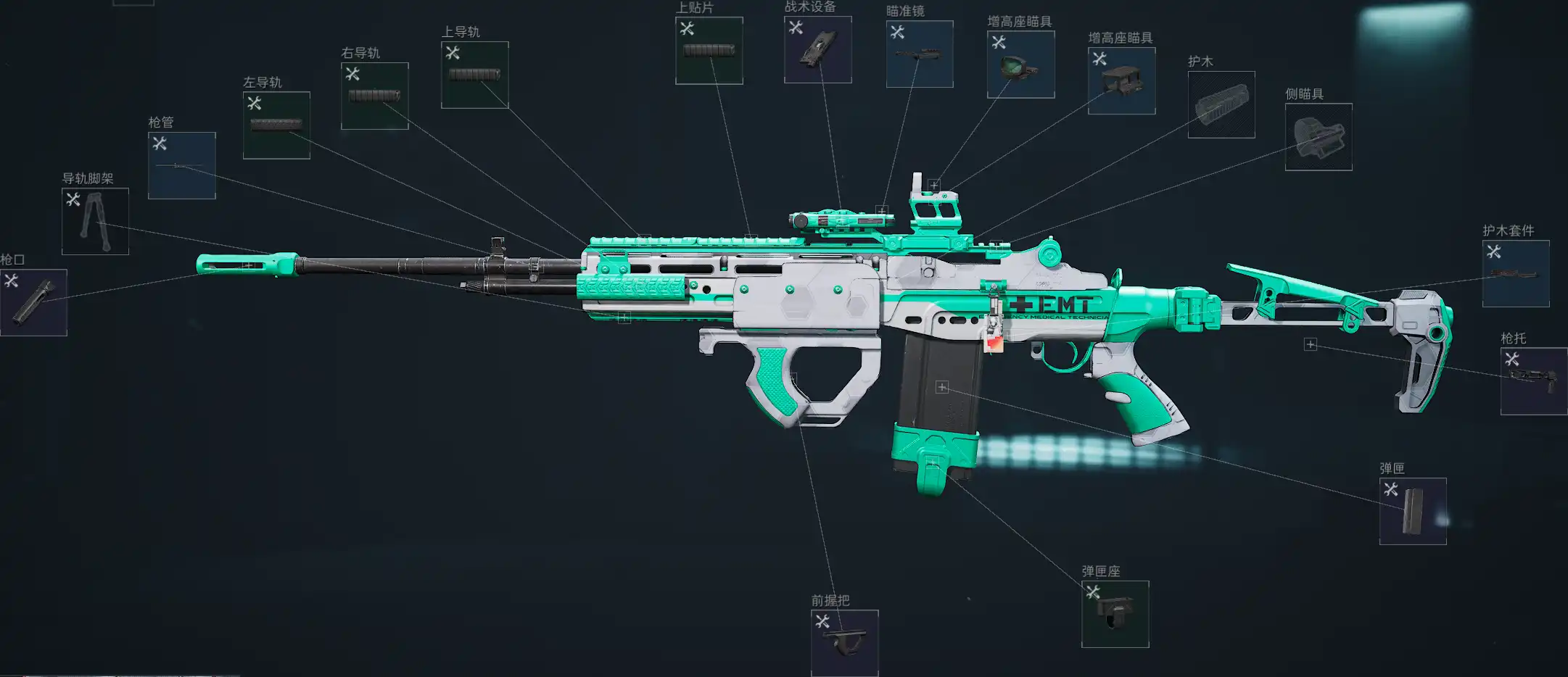The image size is (1568, 677).
Task: Choose the 枪管 barrel slot
Action: coord(181,165)
